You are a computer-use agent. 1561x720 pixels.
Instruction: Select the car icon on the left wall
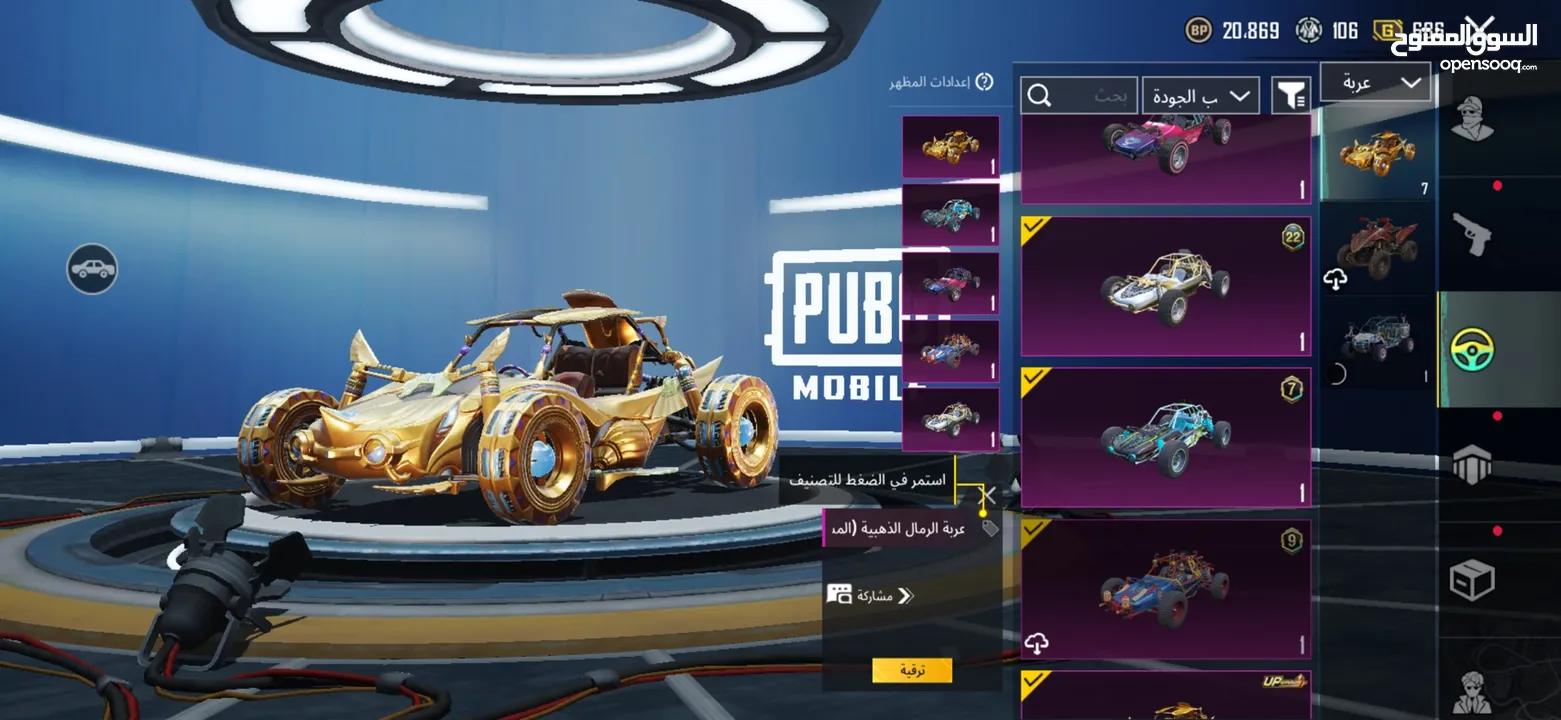pos(92,268)
